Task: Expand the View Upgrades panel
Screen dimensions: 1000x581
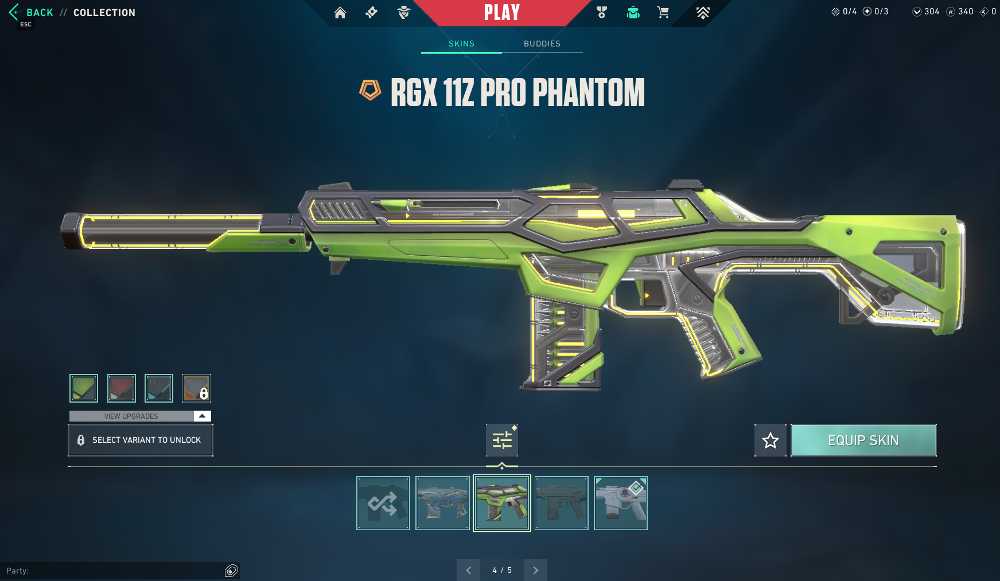Action: tap(140, 416)
